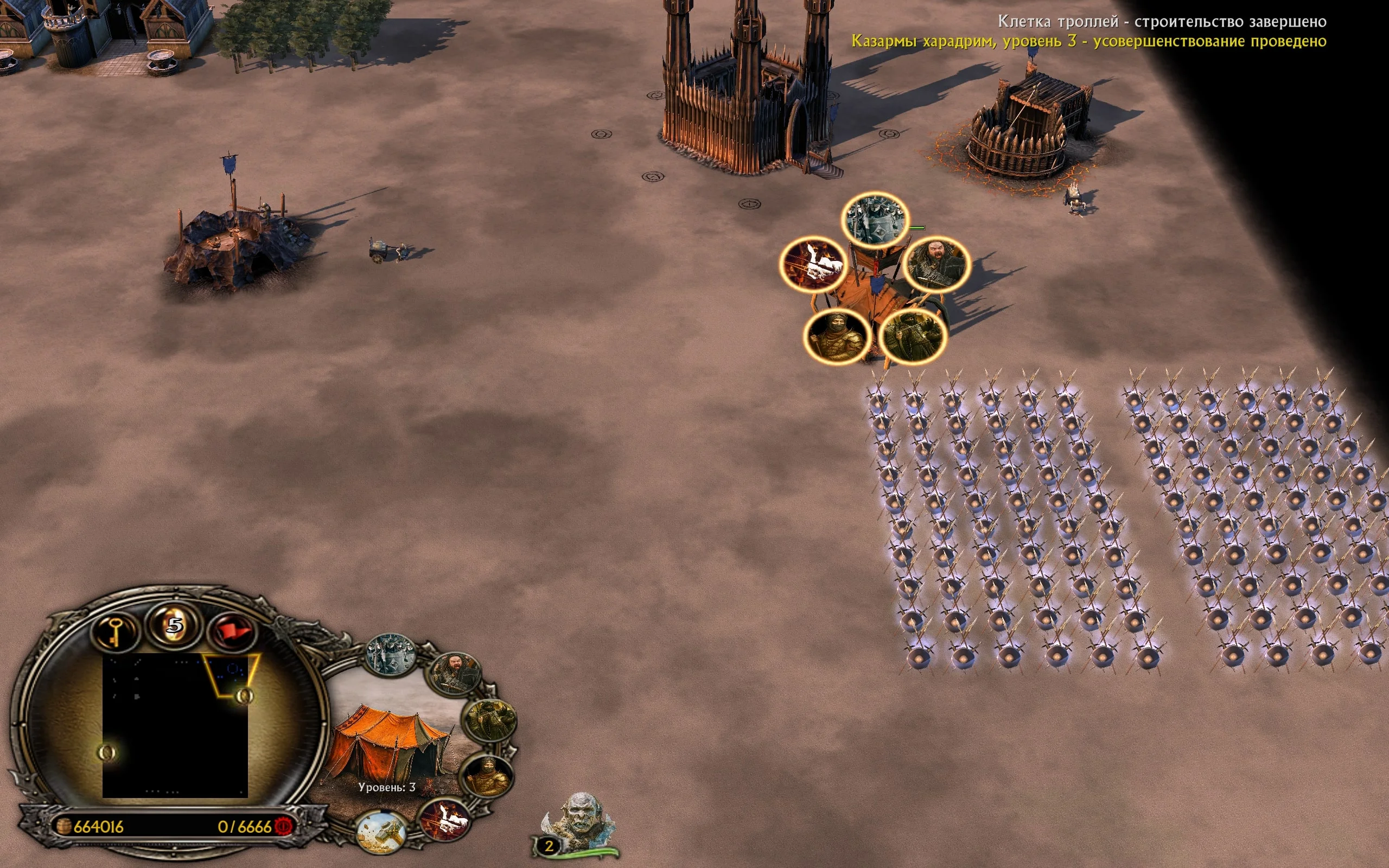Click the glowing shield soldiers icon above the tent

coord(875,220)
